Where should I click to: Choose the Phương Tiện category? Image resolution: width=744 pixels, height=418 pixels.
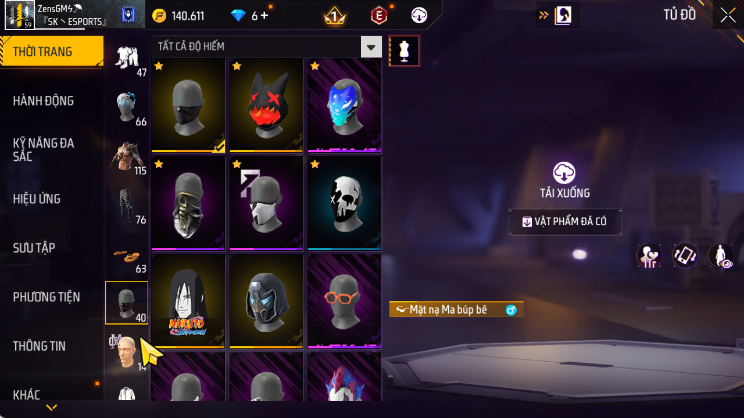coord(46,297)
